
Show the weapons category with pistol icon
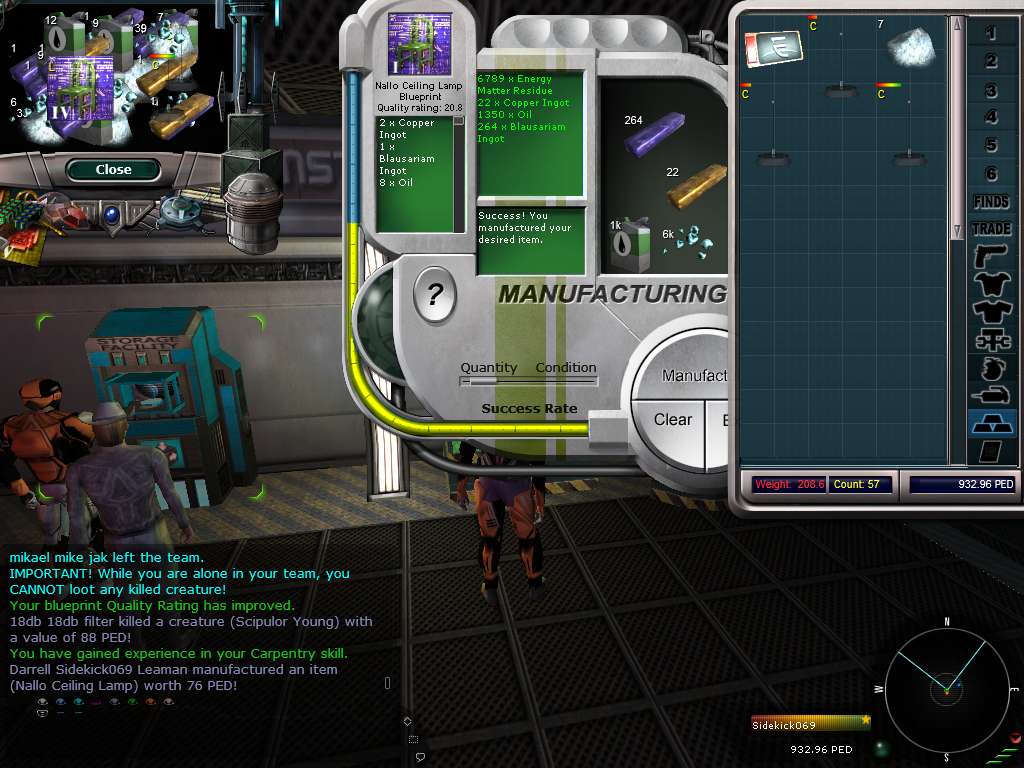(991, 257)
